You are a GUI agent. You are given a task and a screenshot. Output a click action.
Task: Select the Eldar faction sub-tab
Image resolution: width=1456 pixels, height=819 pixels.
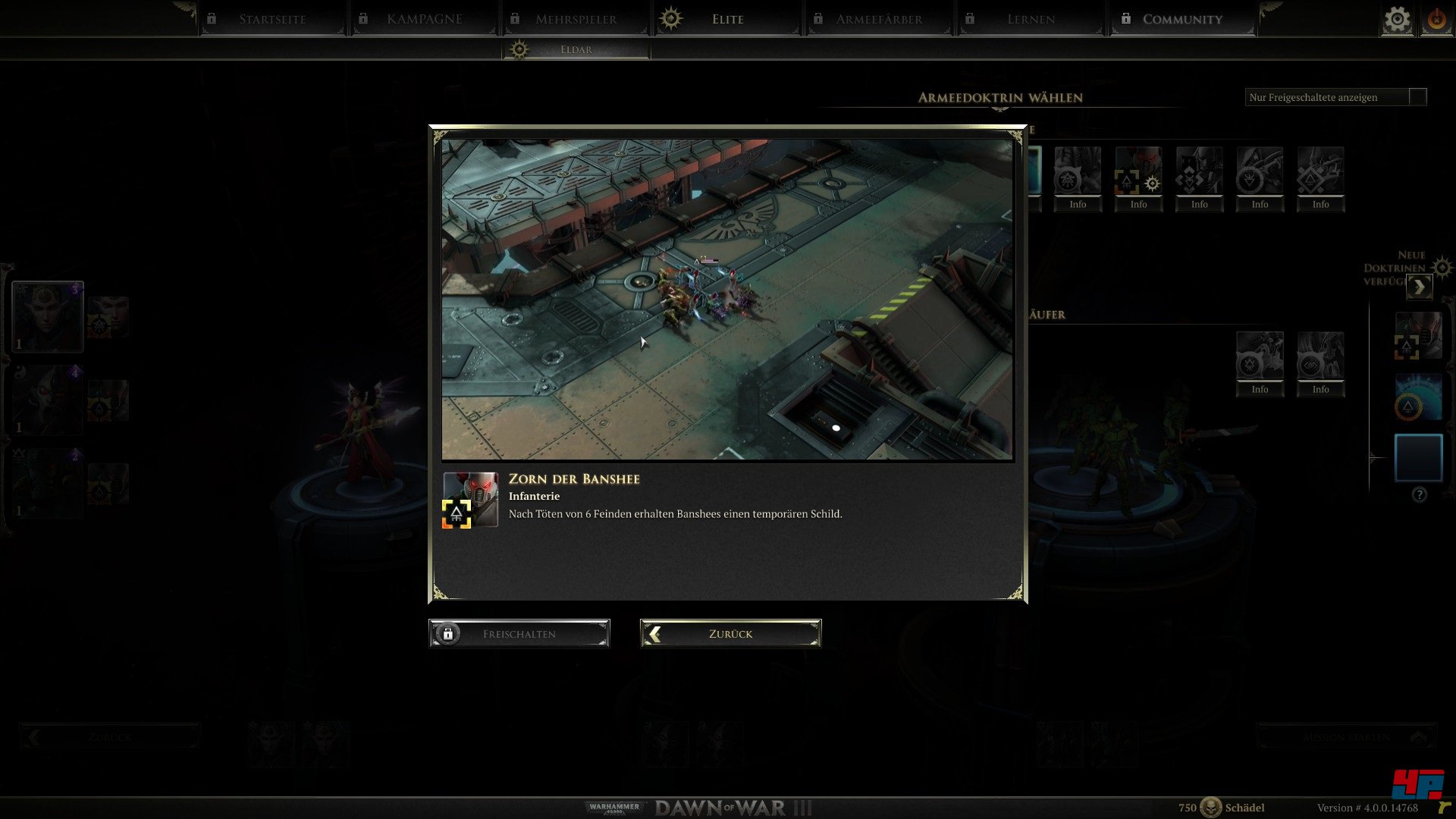click(576, 49)
